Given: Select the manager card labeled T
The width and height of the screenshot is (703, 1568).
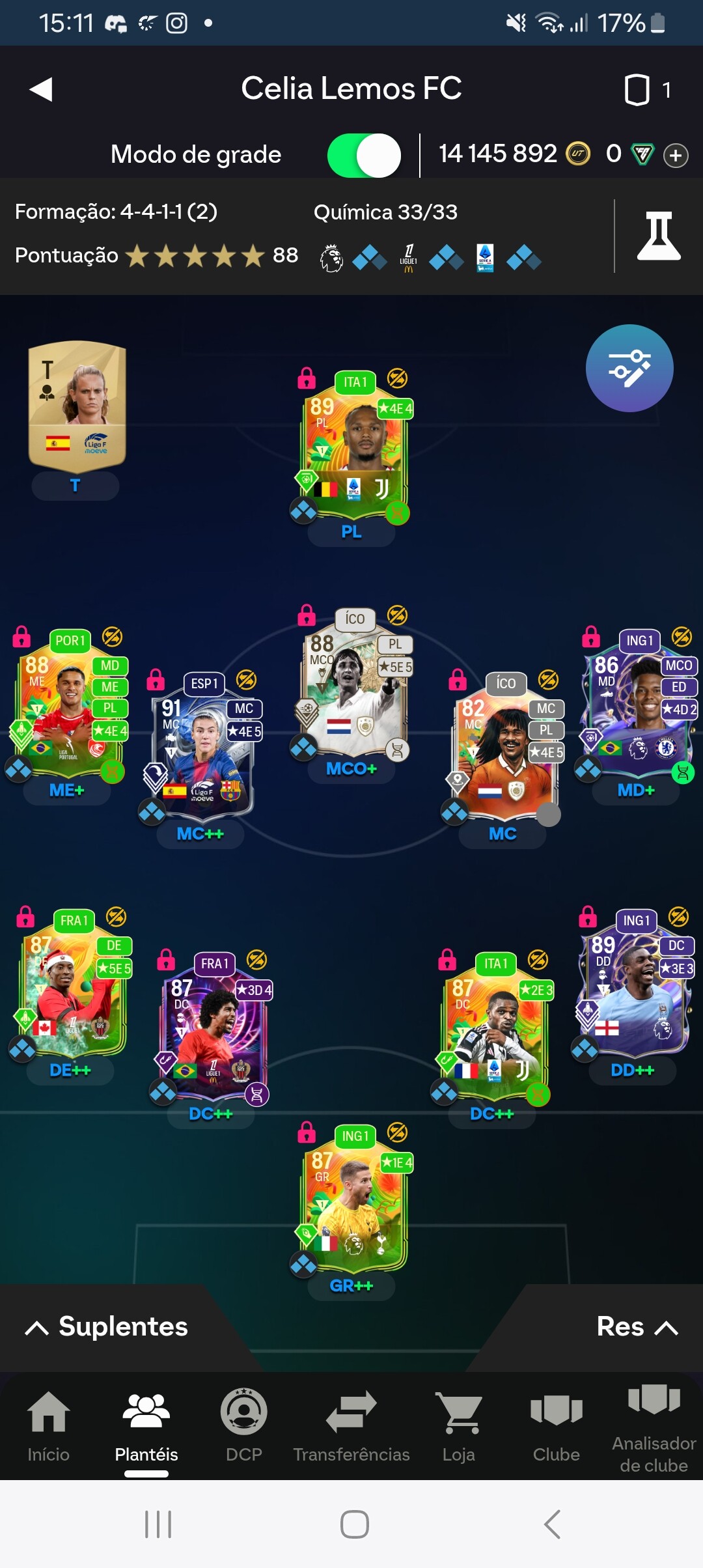Looking at the screenshot, I should (77, 405).
